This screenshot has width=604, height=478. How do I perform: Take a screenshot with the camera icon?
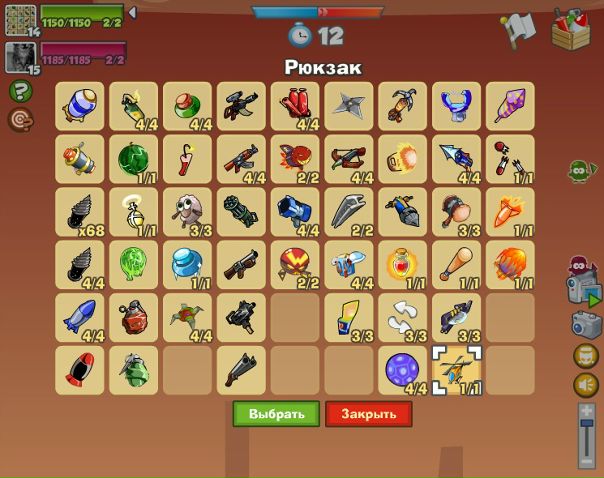(x=586, y=324)
